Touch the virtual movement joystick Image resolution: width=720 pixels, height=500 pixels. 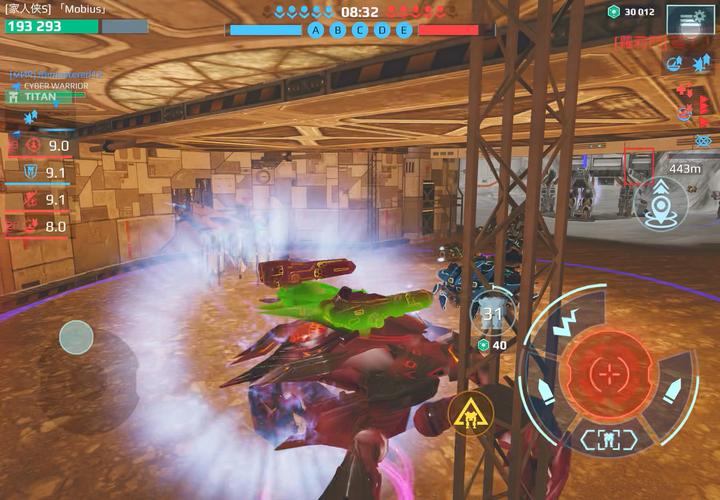[x=76, y=338]
